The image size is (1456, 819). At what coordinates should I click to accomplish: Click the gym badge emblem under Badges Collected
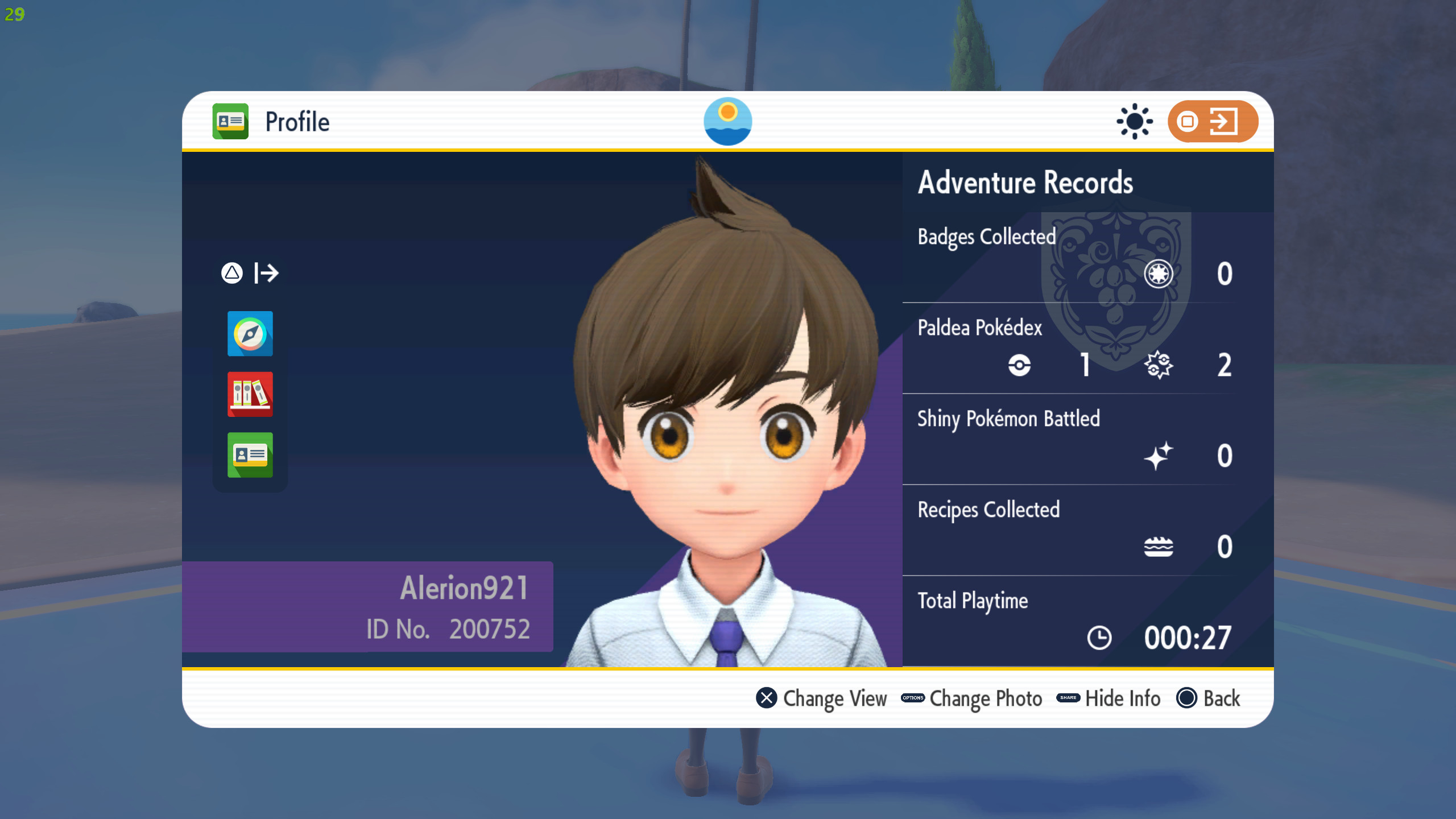[x=1160, y=274]
